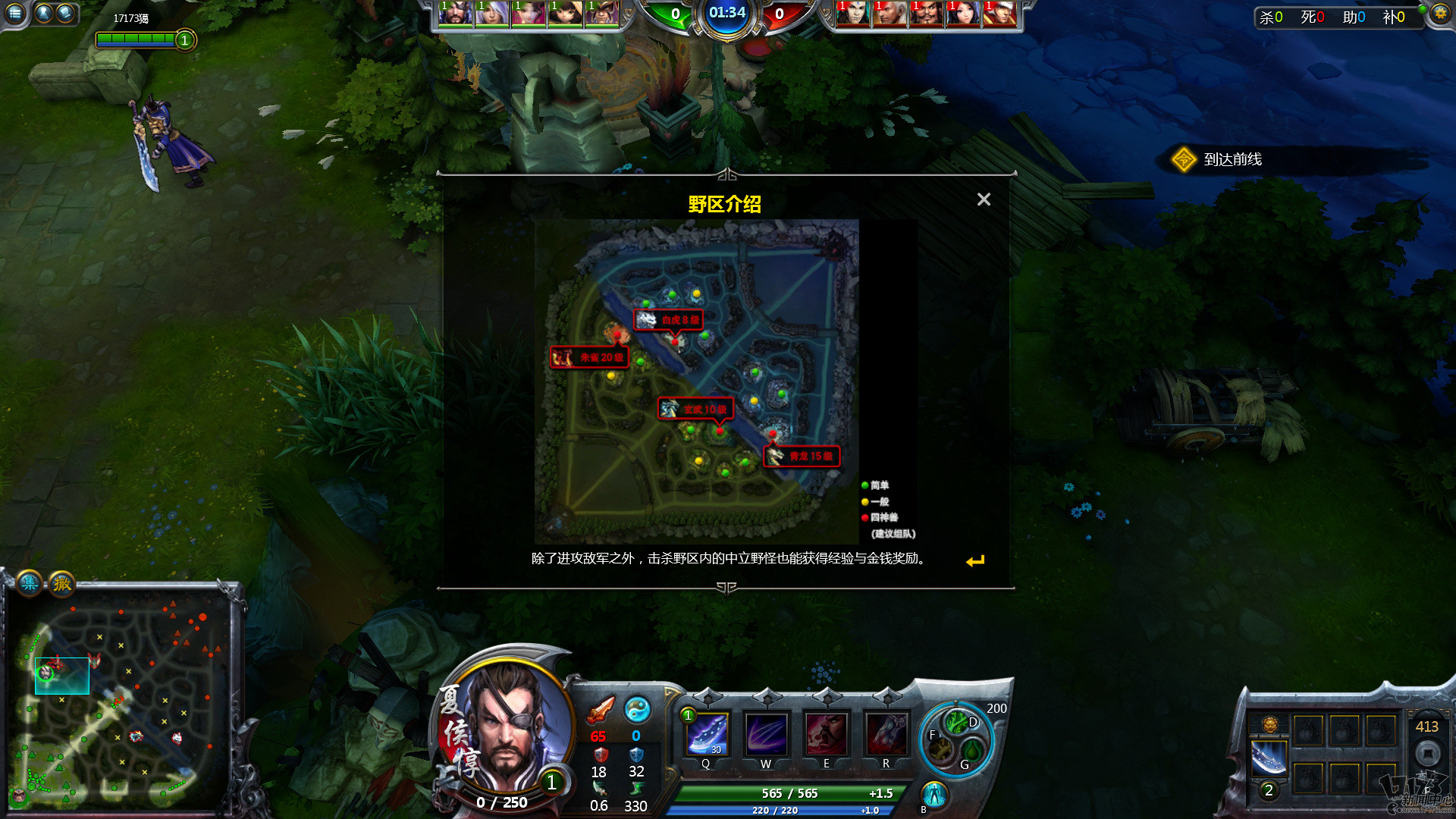Open the shop via the coin button
1456x819 pixels.
1428,754
